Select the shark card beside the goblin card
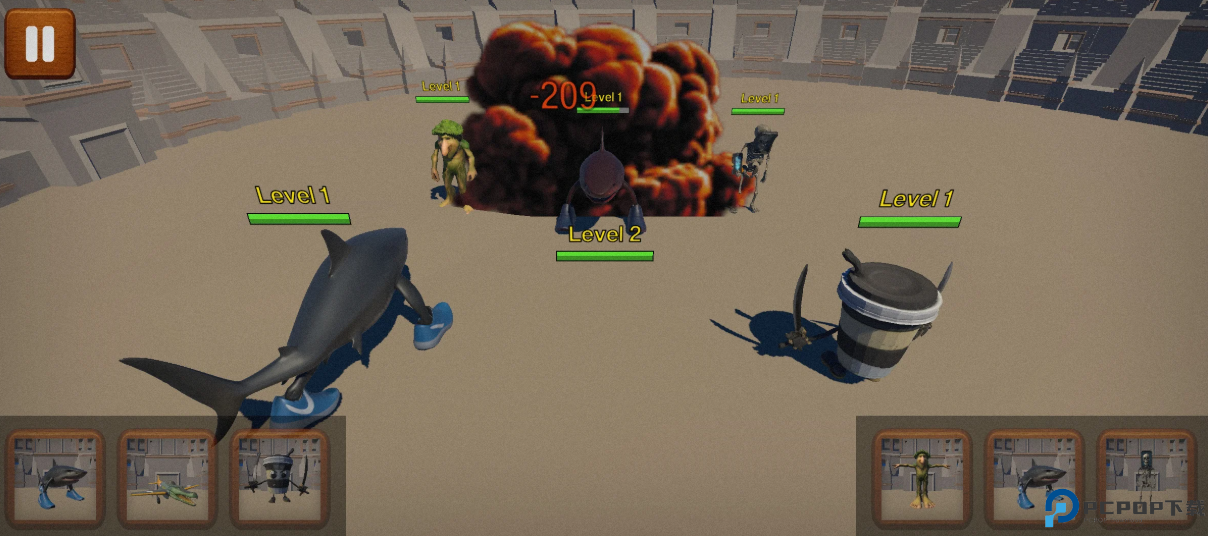 pyautogui.click(x=1034, y=479)
